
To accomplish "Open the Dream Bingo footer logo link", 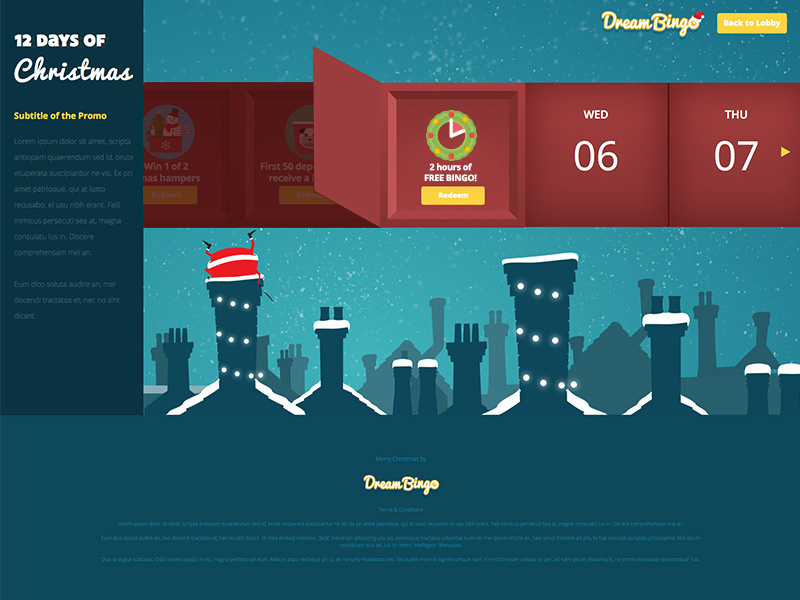I will 400,484.
